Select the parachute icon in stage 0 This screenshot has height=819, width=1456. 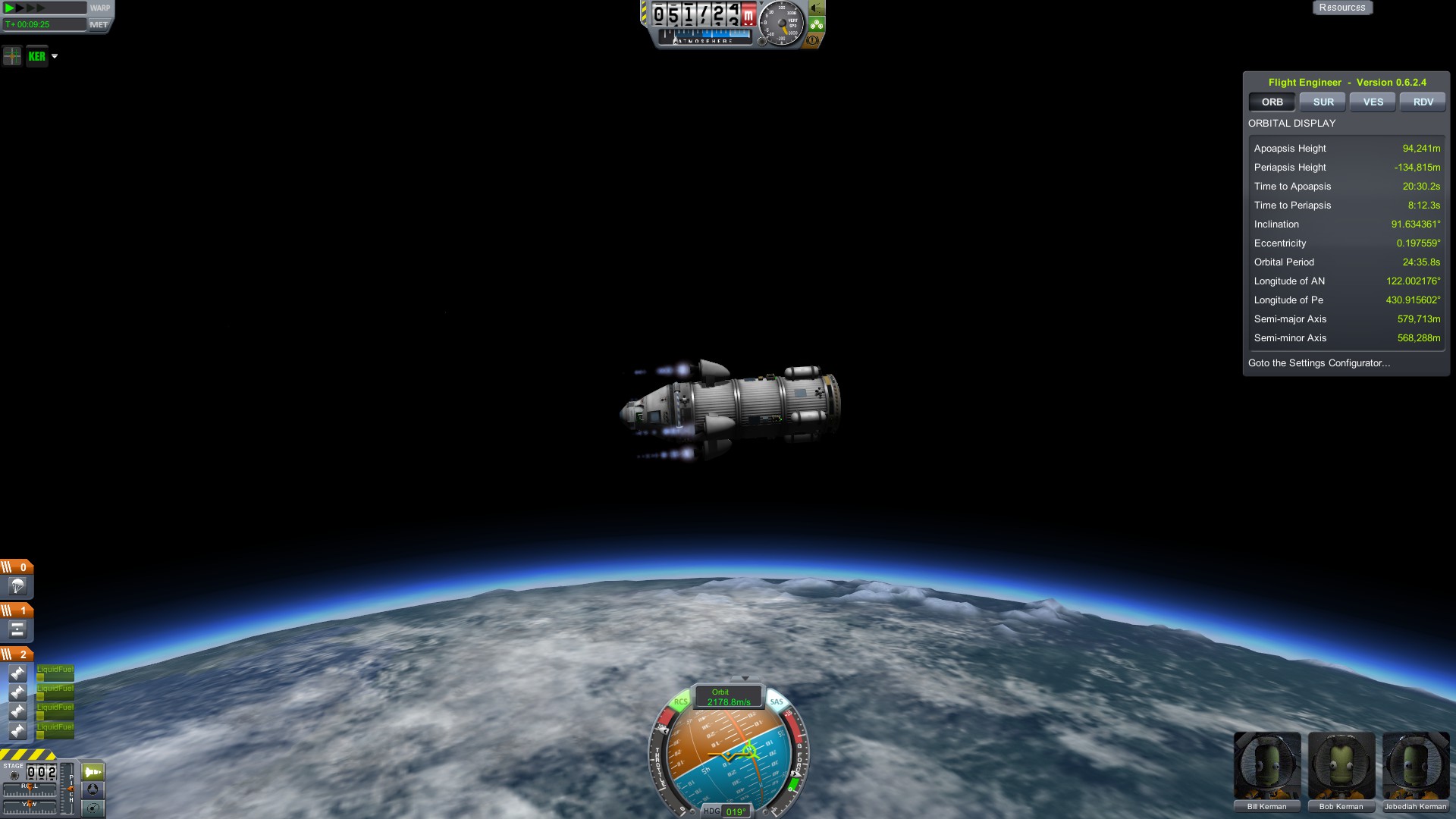click(17, 586)
